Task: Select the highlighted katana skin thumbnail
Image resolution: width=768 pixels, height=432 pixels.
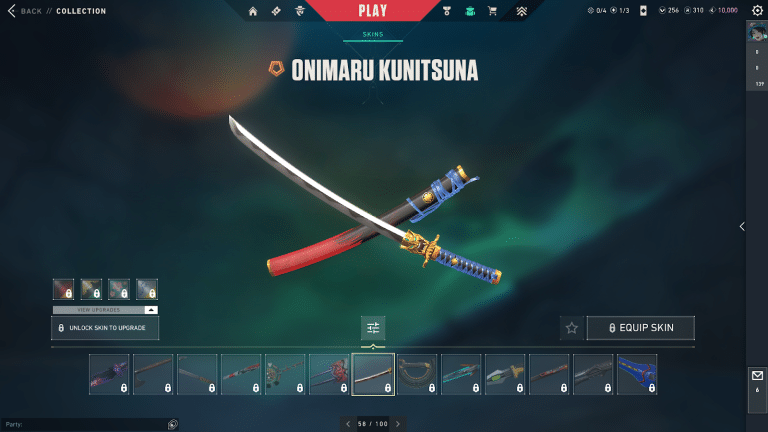Action: click(x=373, y=375)
